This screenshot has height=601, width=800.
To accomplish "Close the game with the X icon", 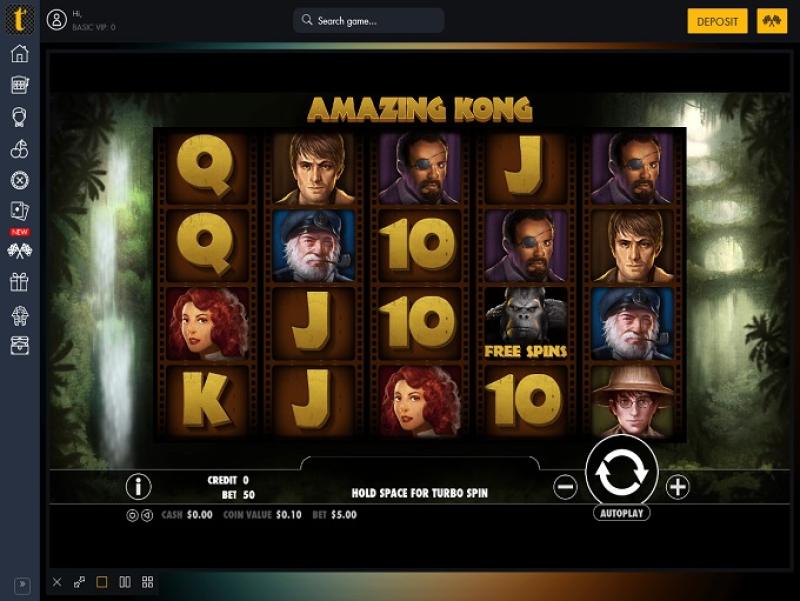I will pos(57,582).
